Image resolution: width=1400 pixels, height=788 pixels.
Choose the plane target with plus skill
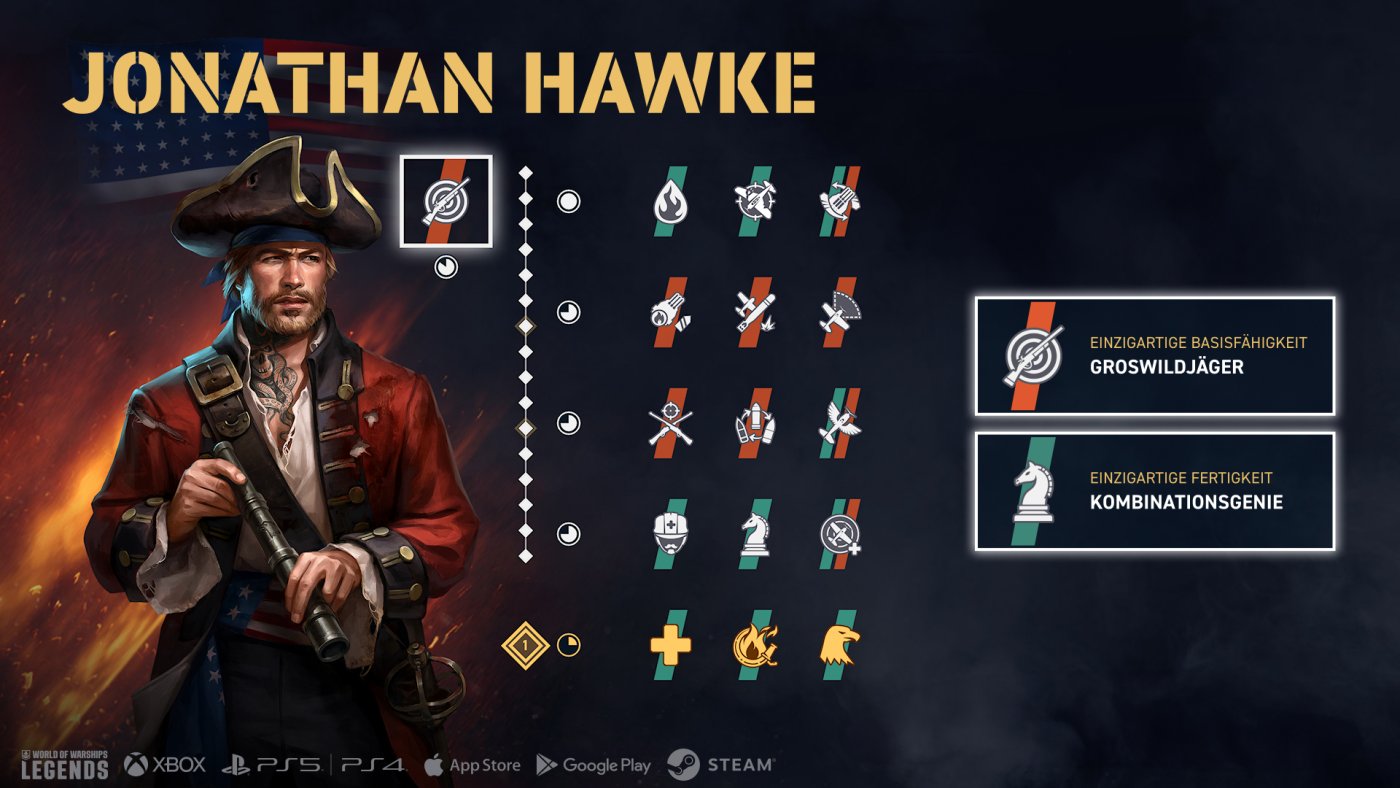840,534
